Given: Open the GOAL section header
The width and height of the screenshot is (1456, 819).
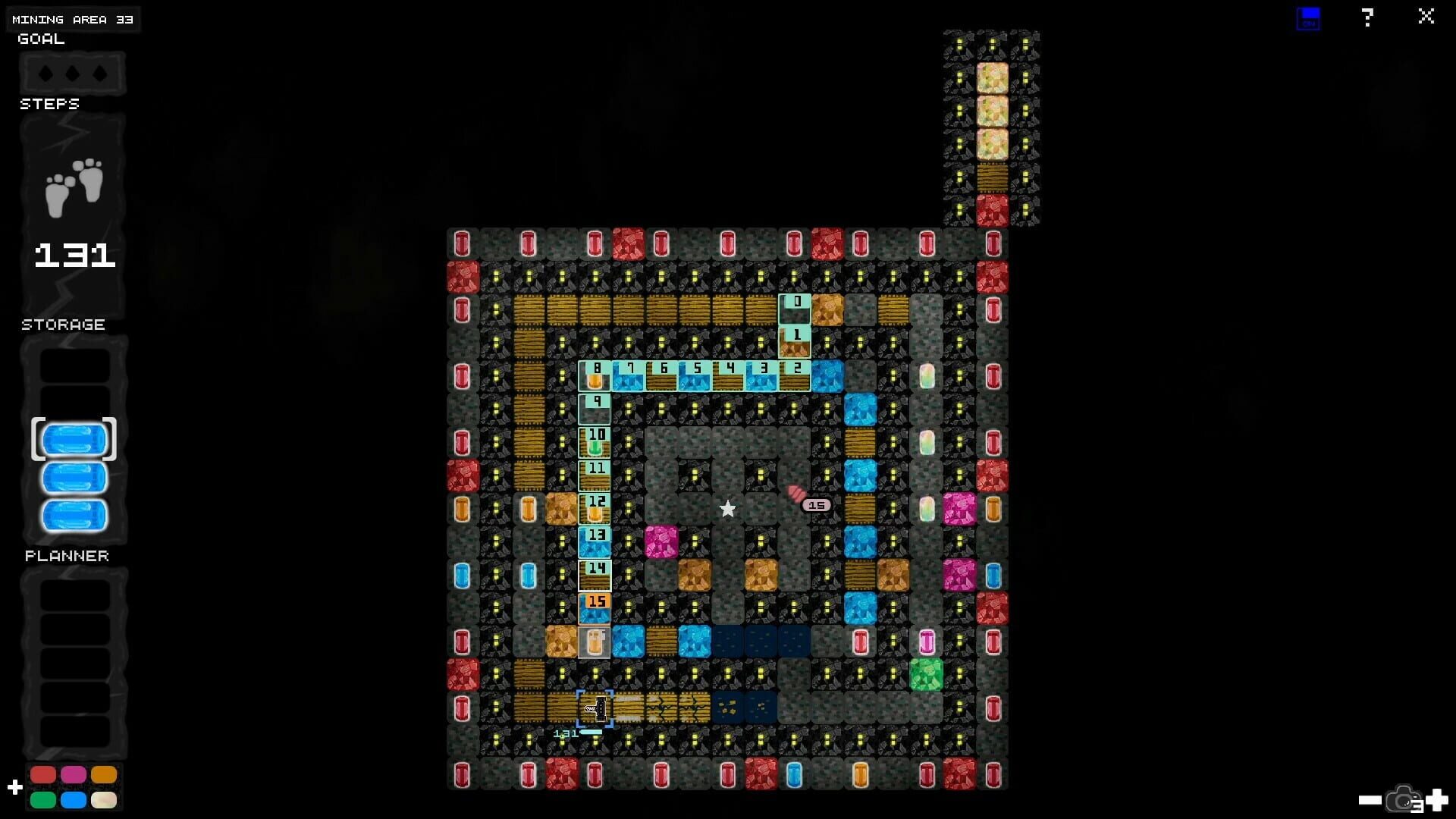Looking at the screenshot, I should [x=39, y=39].
